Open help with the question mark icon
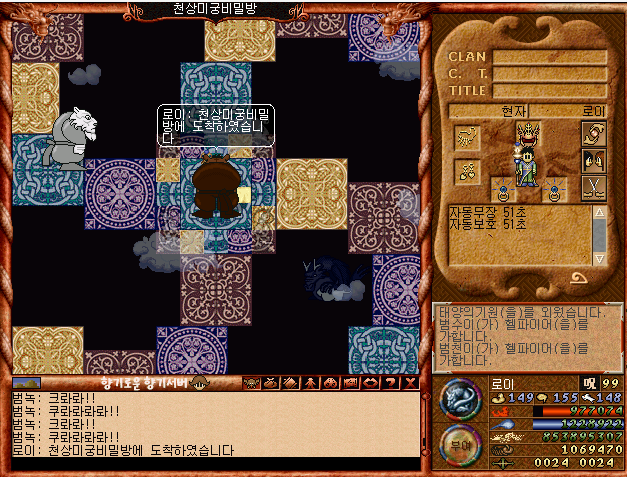627x477 pixels. pyautogui.click(x=389, y=383)
